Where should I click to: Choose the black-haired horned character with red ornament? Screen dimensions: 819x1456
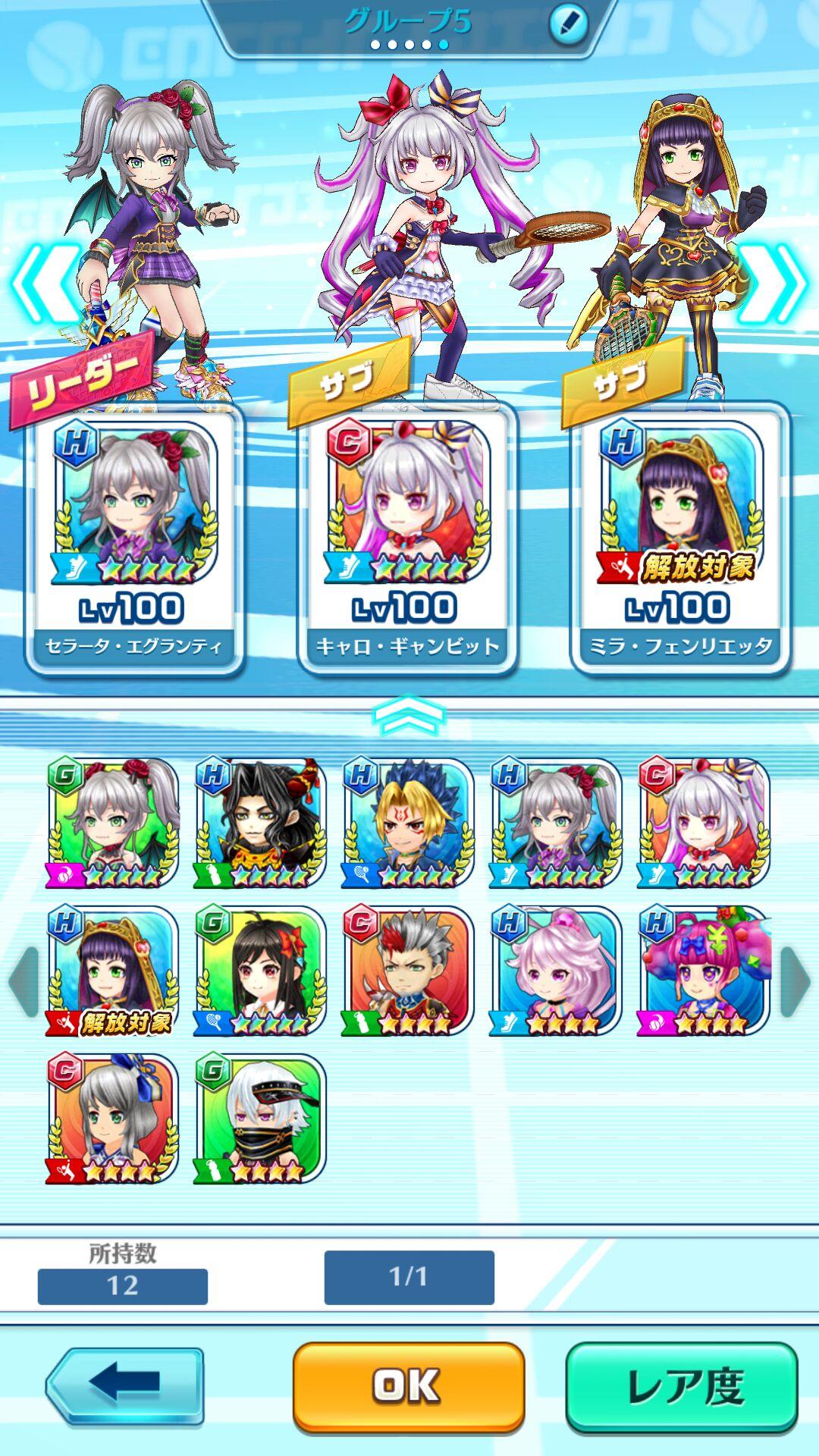tap(260, 823)
